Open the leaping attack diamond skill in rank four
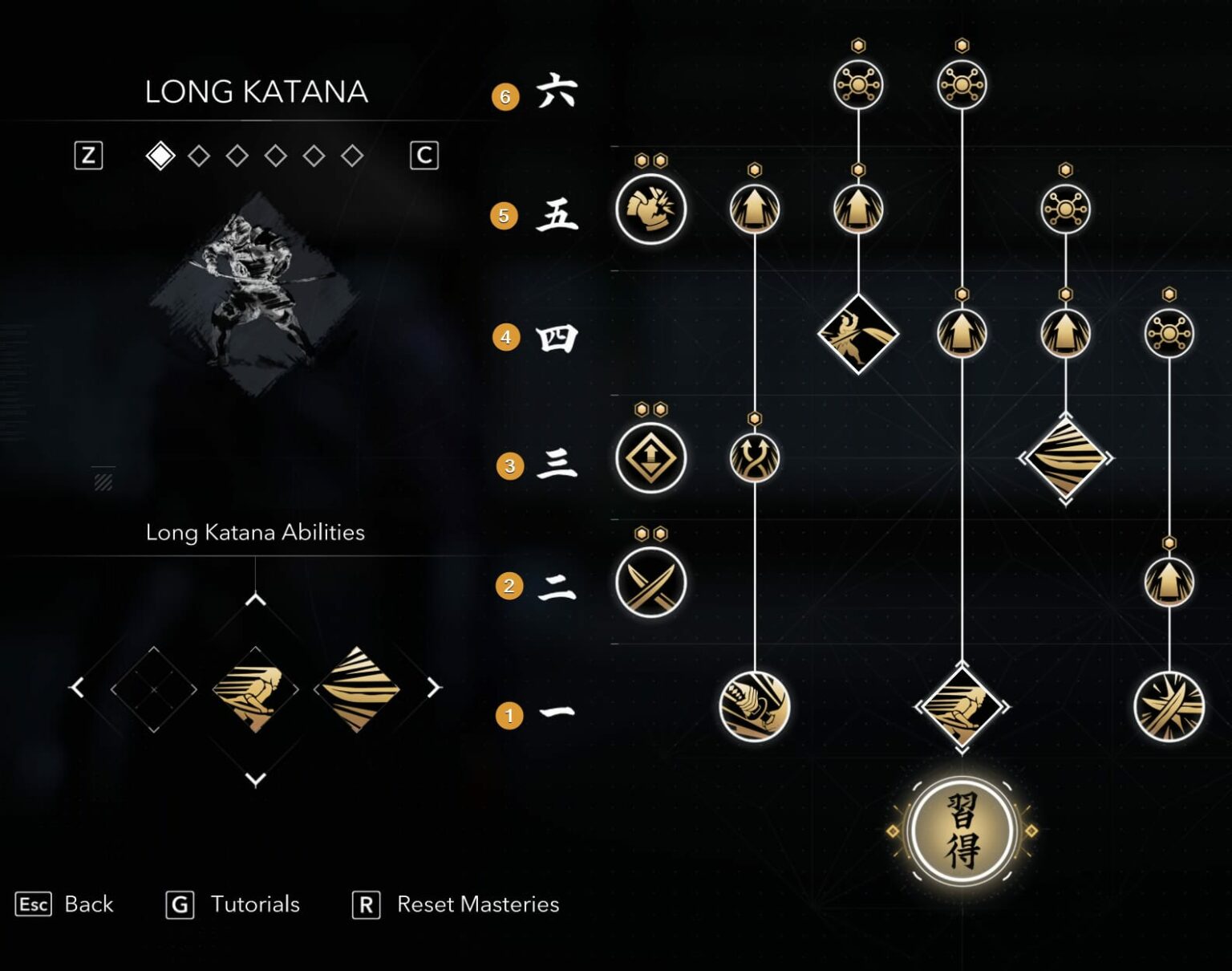 (857, 334)
